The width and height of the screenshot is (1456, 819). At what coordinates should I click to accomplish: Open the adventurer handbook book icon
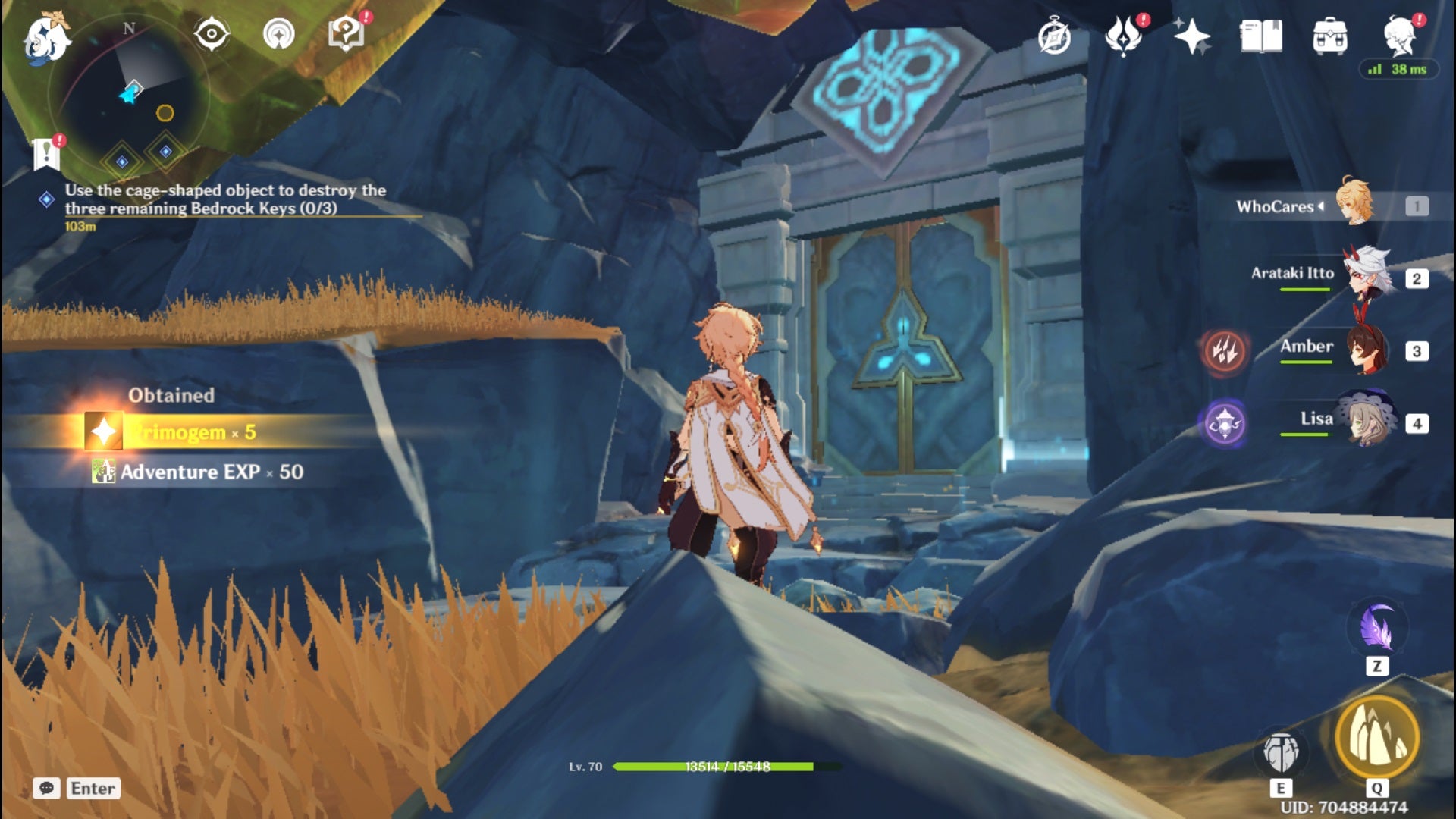click(x=1260, y=36)
